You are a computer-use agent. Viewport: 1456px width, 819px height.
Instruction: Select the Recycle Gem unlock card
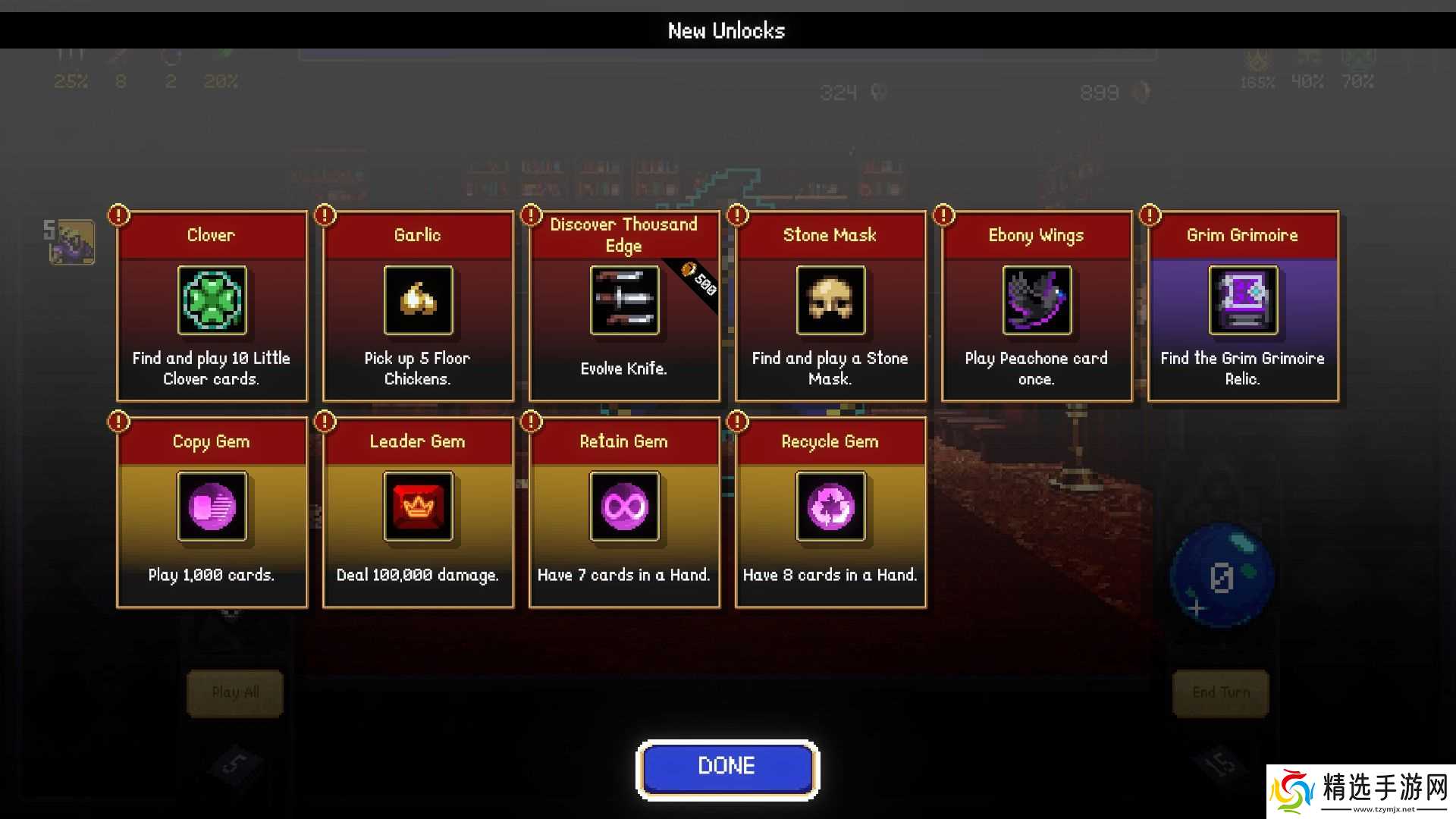tap(830, 512)
